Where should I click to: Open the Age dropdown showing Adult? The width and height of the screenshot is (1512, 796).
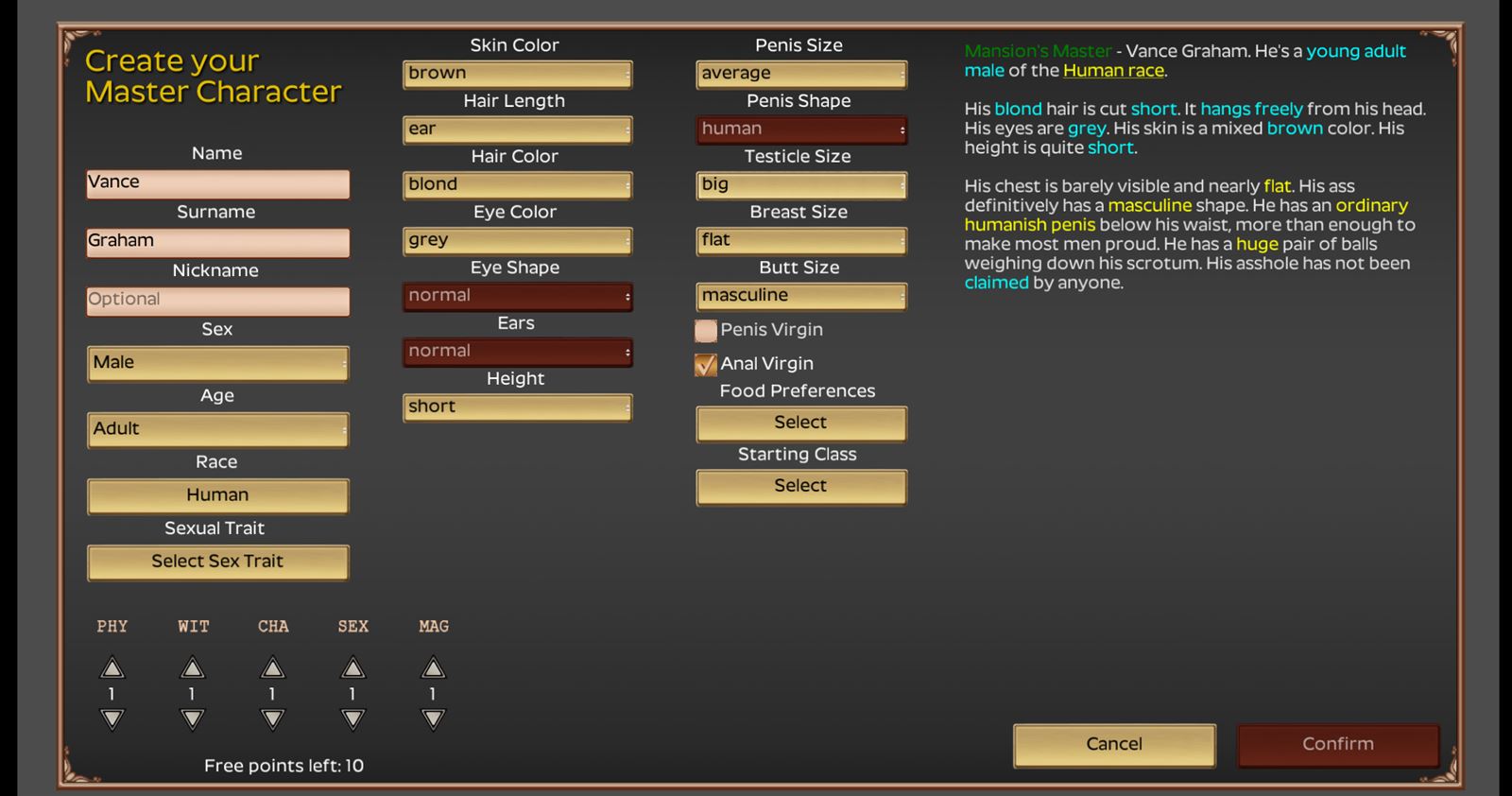(217, 429)
